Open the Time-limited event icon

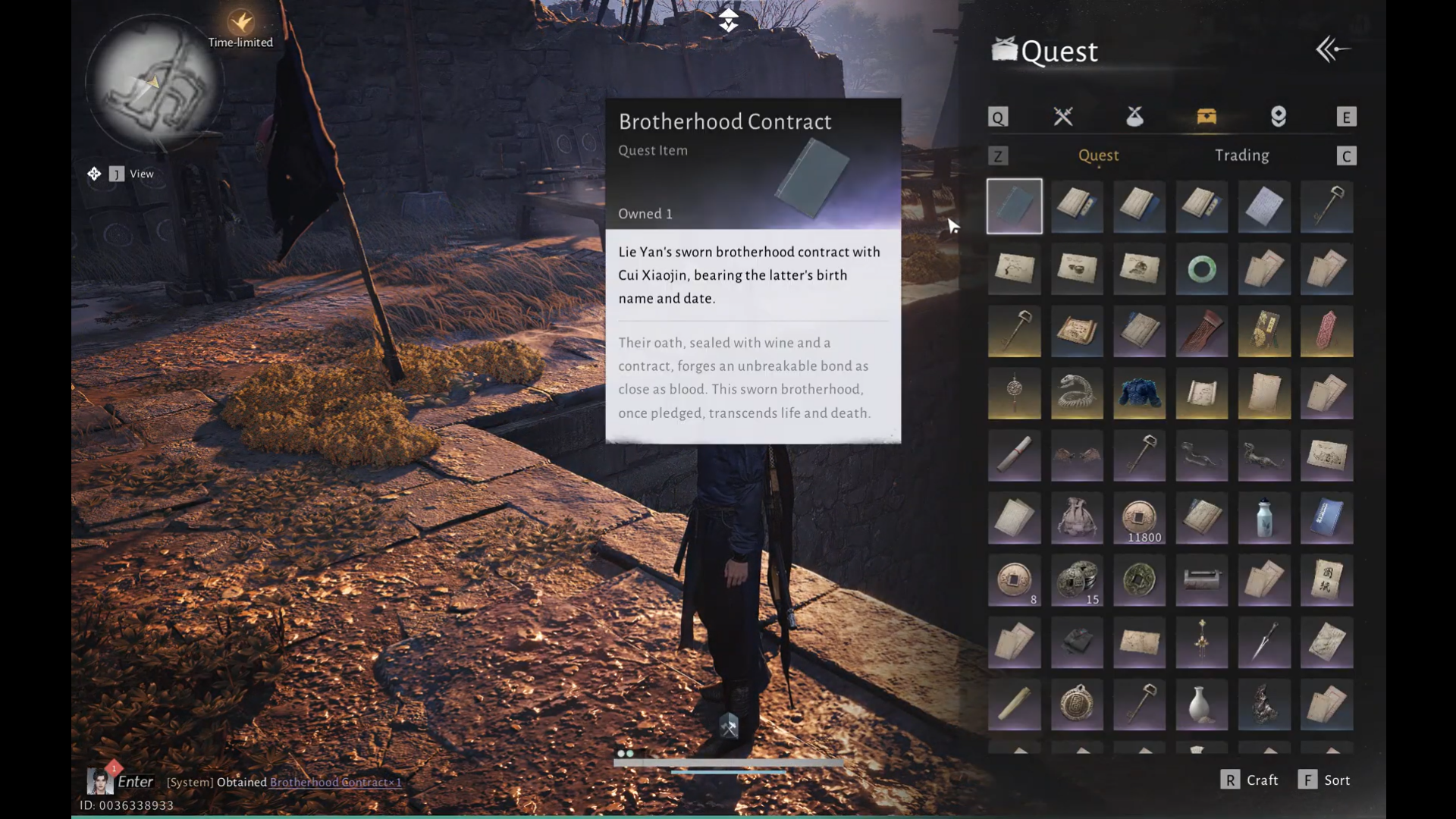[241, 23]
